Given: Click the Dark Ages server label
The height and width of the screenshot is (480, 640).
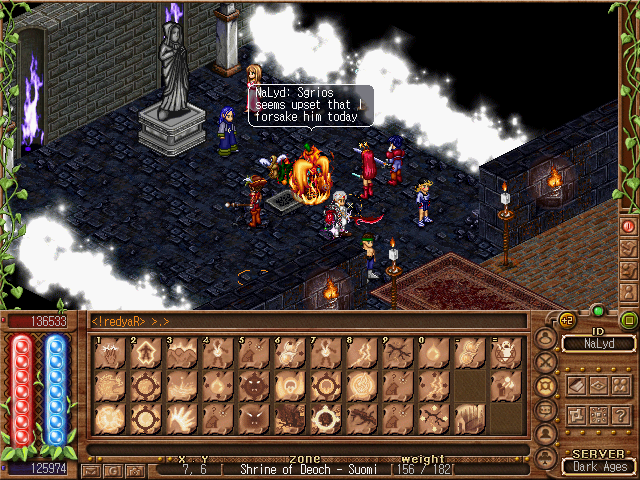Looking at the screenshot, I should (x=598, y=465).
